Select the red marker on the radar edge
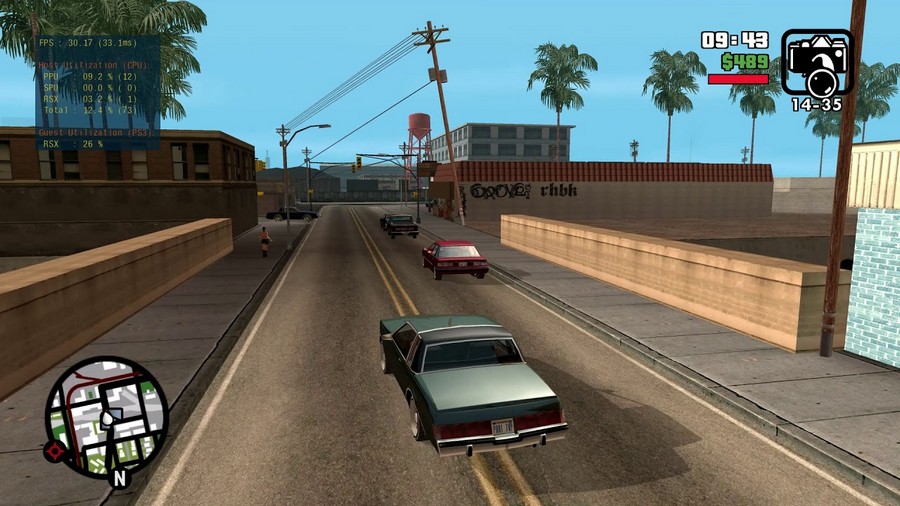Screen dimensions: 900x506 coord(54,451)
